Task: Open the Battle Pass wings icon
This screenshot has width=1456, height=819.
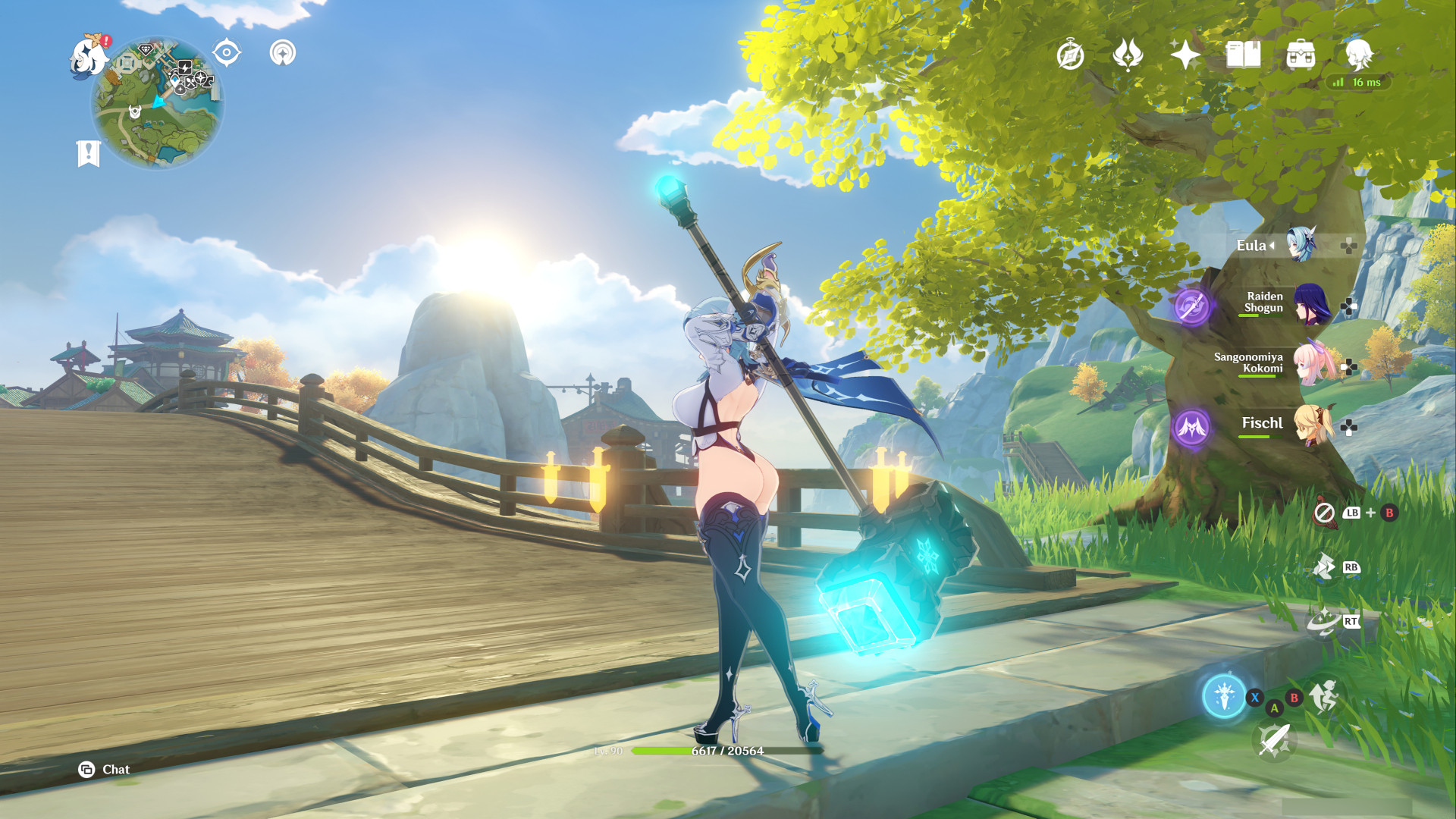Action: [x=1128, y=55]
